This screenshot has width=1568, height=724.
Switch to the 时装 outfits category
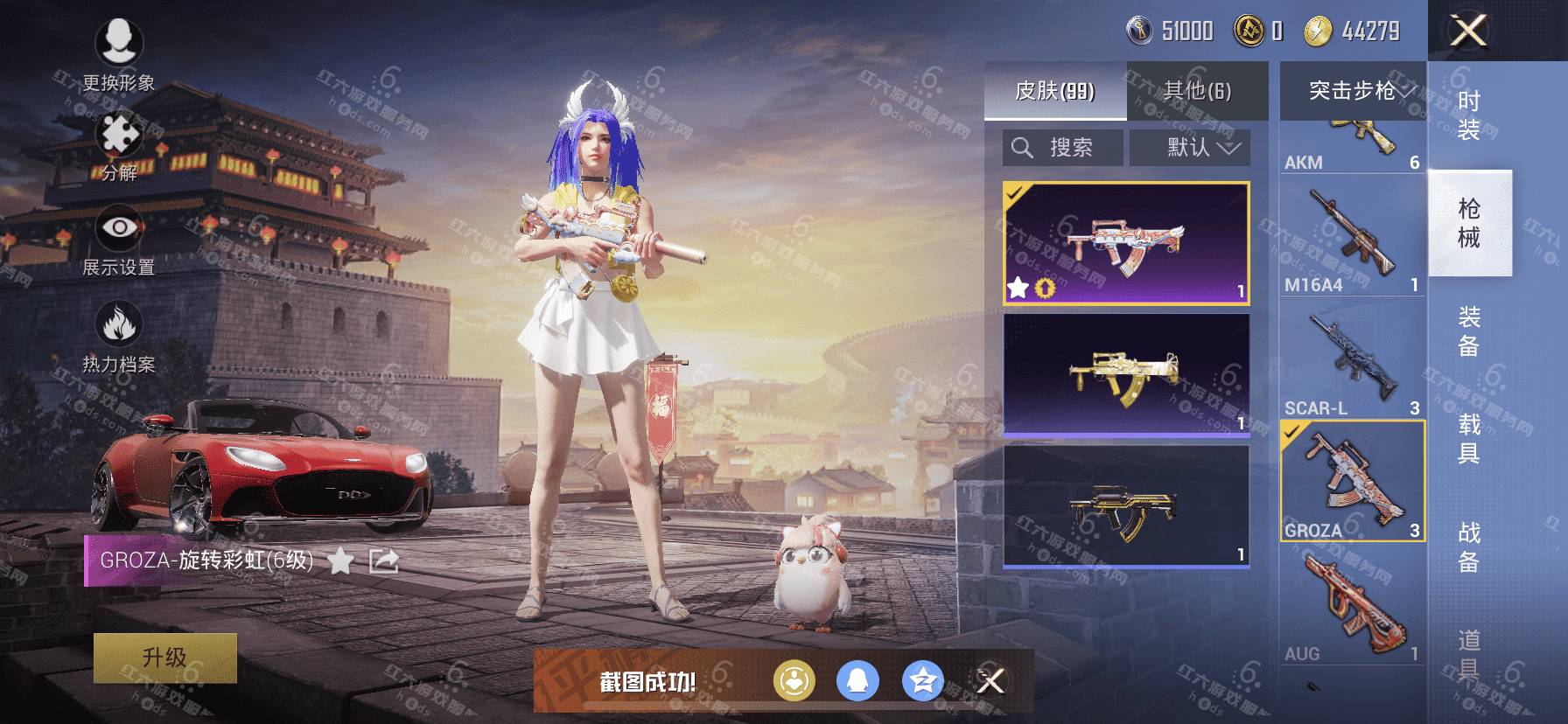tap(1469, 115)
